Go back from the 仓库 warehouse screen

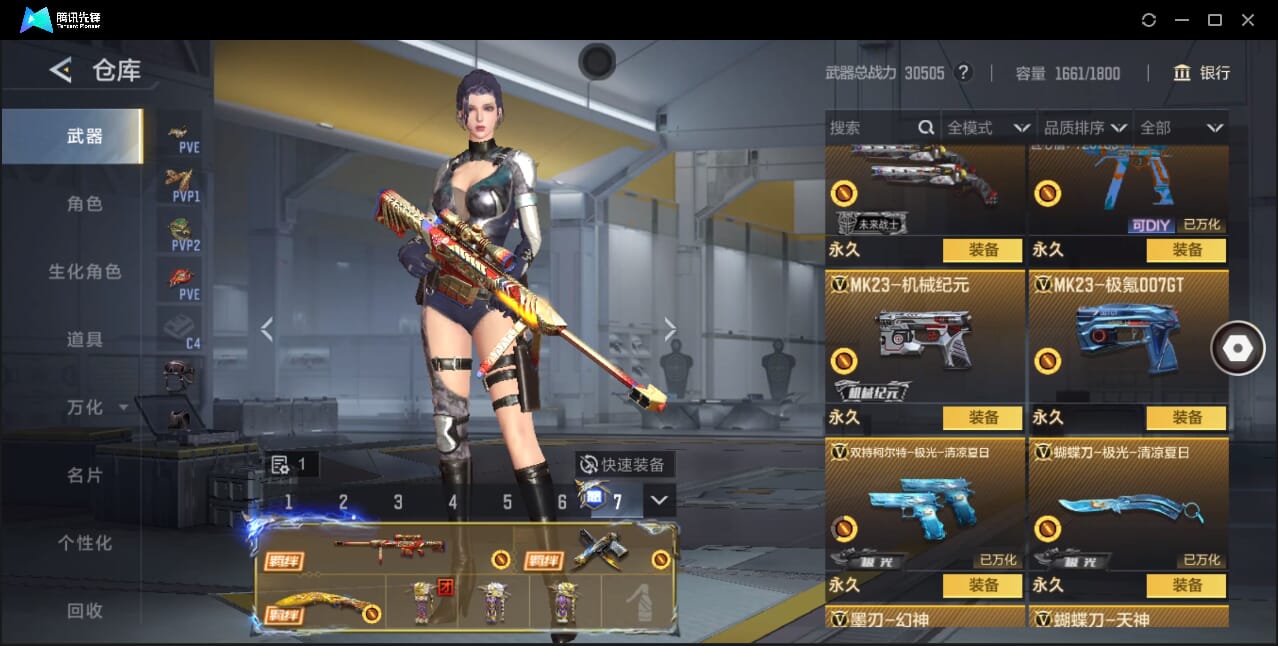click(61, 70)
